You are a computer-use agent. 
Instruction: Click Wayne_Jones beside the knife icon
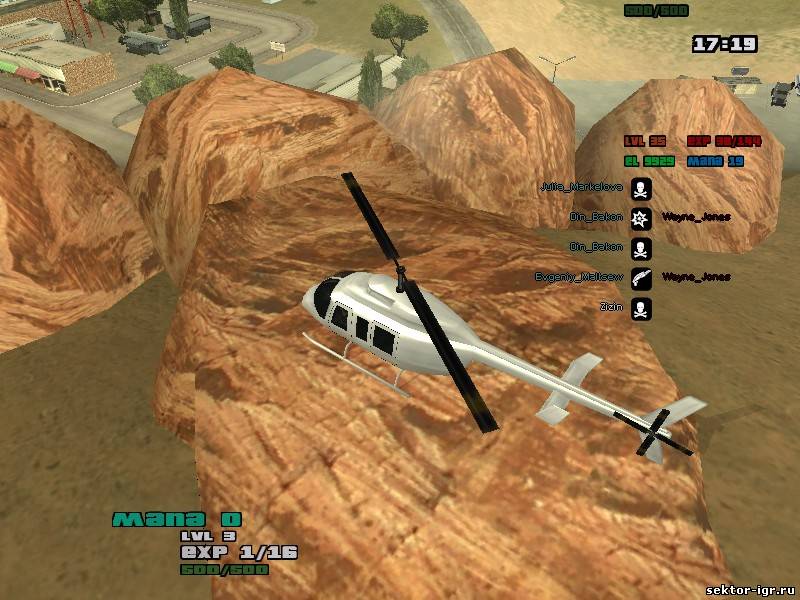[x=696, y=277]
